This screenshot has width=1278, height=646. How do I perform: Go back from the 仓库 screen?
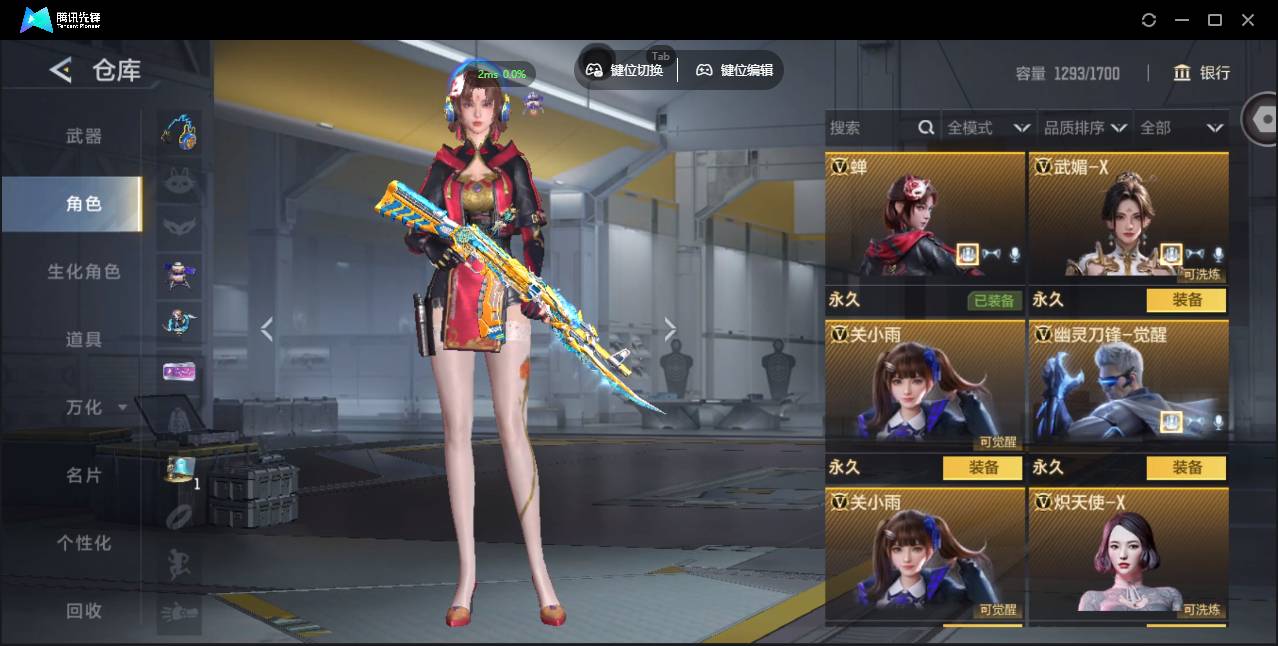point(61,70)
